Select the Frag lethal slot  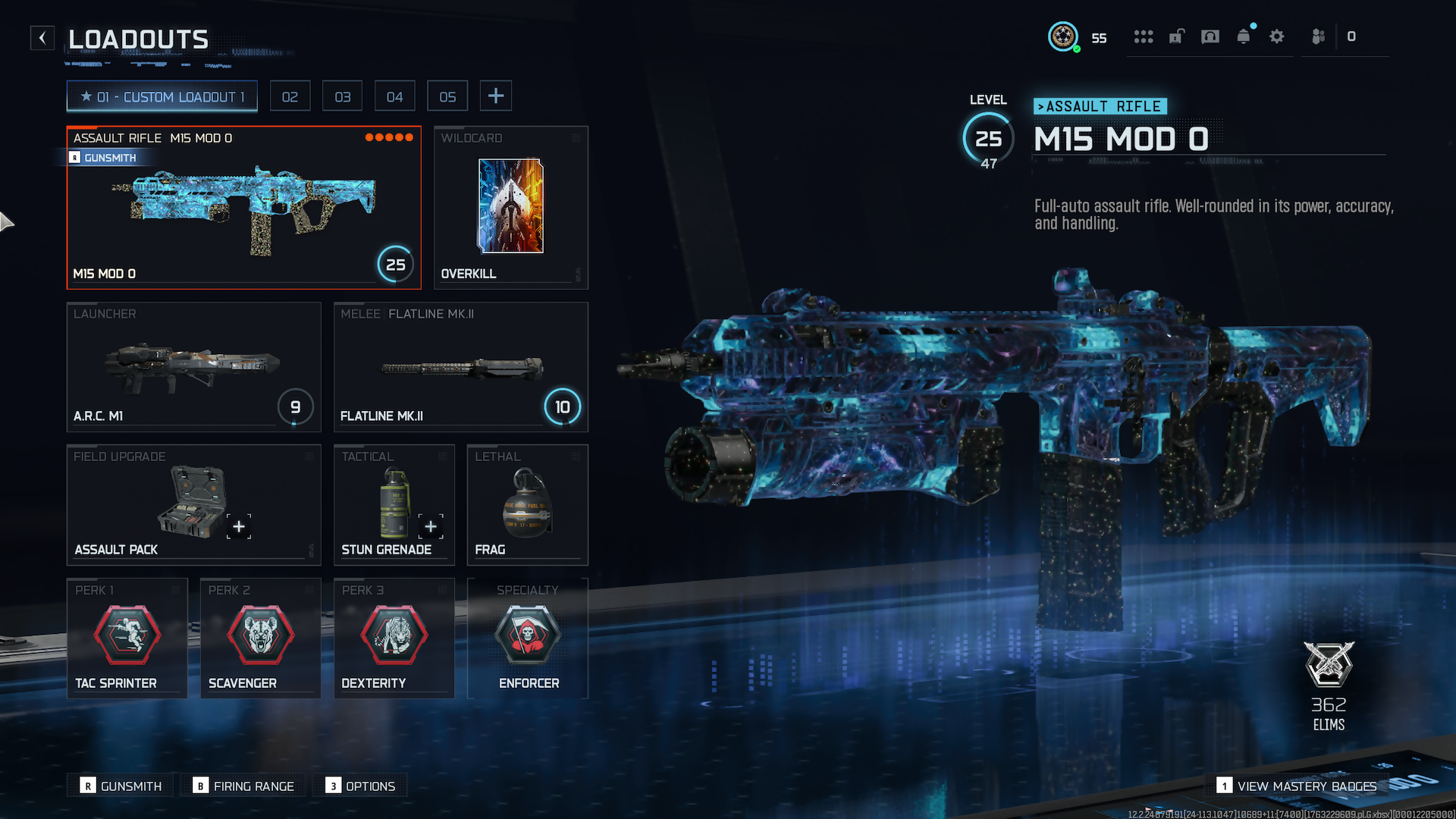(x=527, y=505)
